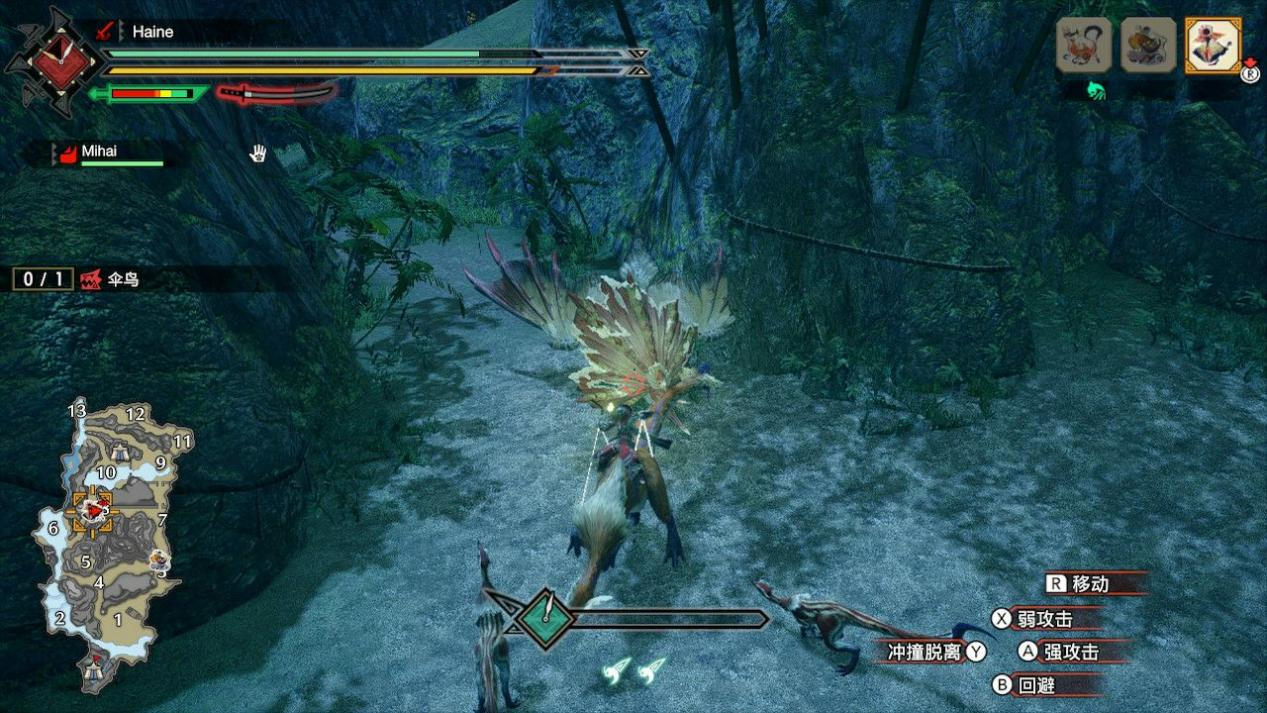The height and width of the screenshot is (713, 1267).
Task: Click area 13 on the minimap
Action: 77,411
